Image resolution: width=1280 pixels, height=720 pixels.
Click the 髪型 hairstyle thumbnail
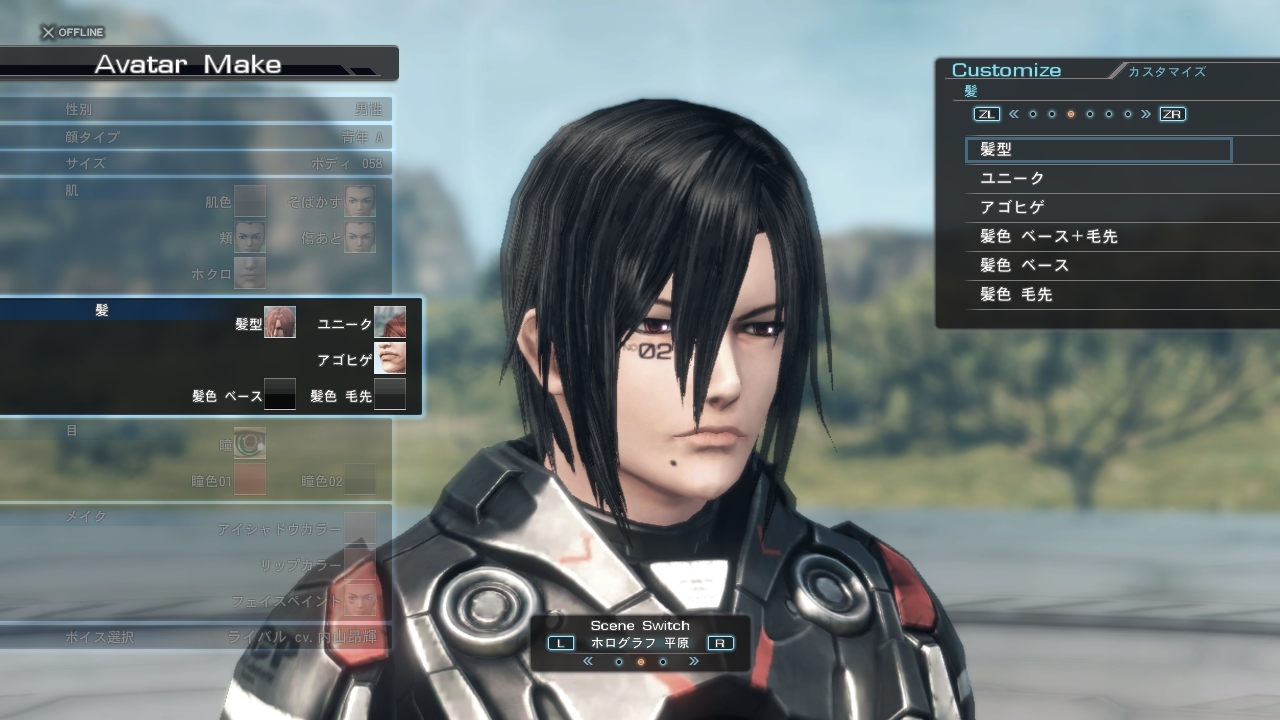pos(280,323)
